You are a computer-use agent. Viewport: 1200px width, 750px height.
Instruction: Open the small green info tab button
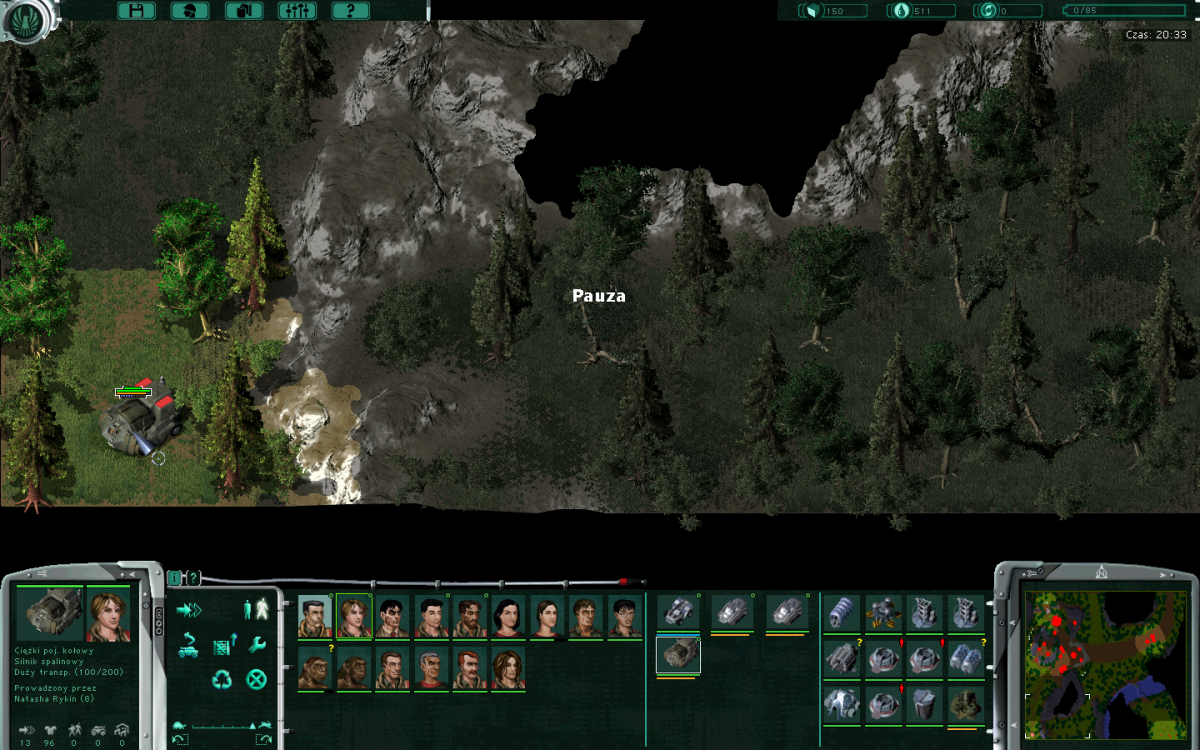(x=175, y=577)
